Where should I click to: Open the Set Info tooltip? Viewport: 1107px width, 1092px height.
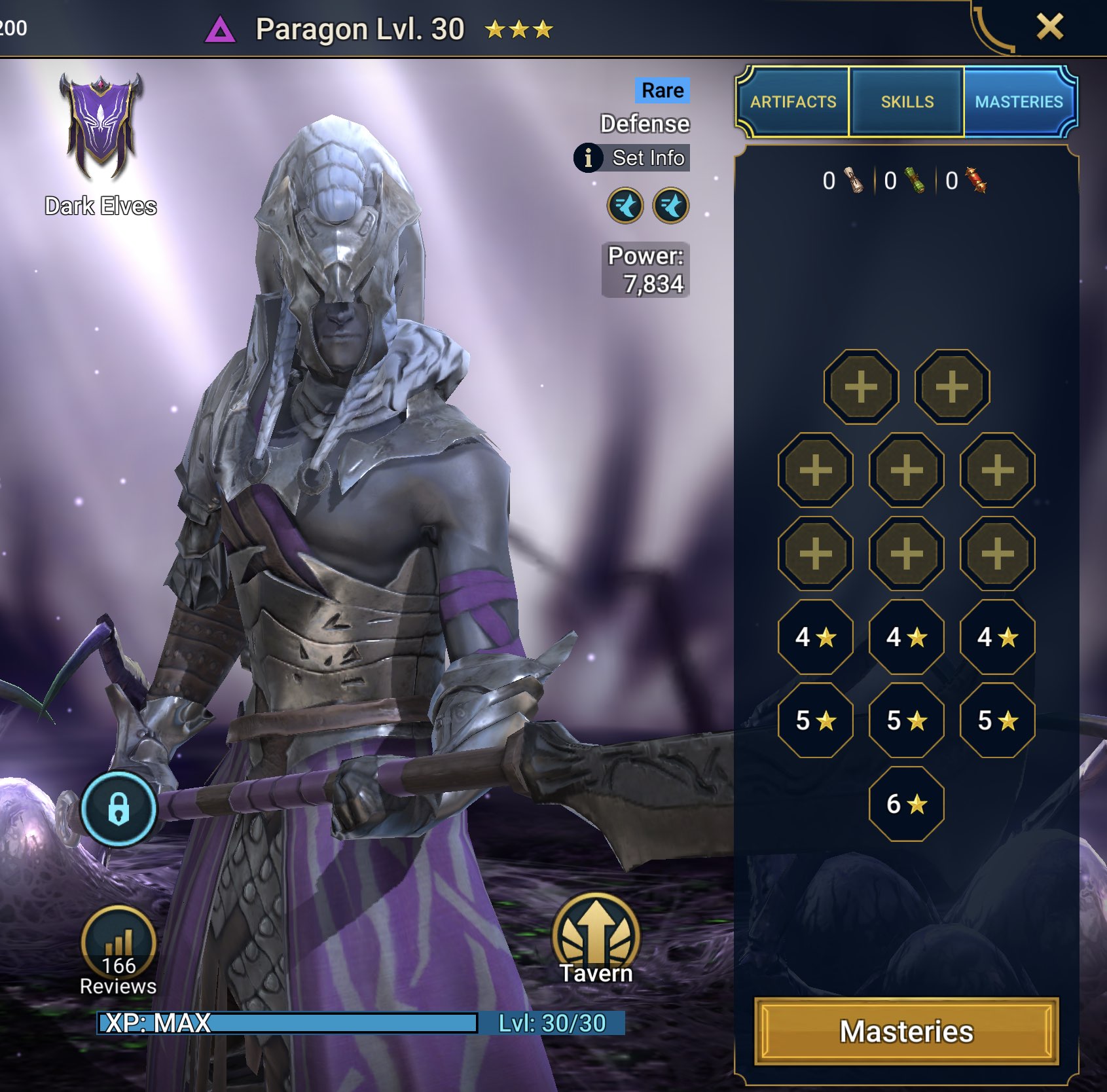click(x=632, y=158)
